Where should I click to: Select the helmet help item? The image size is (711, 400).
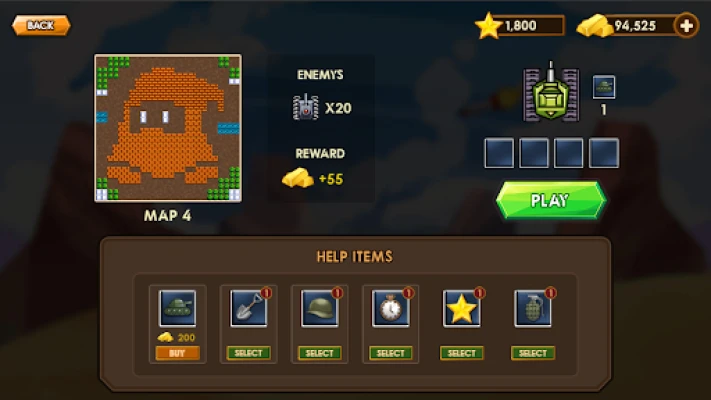point(319,353)
